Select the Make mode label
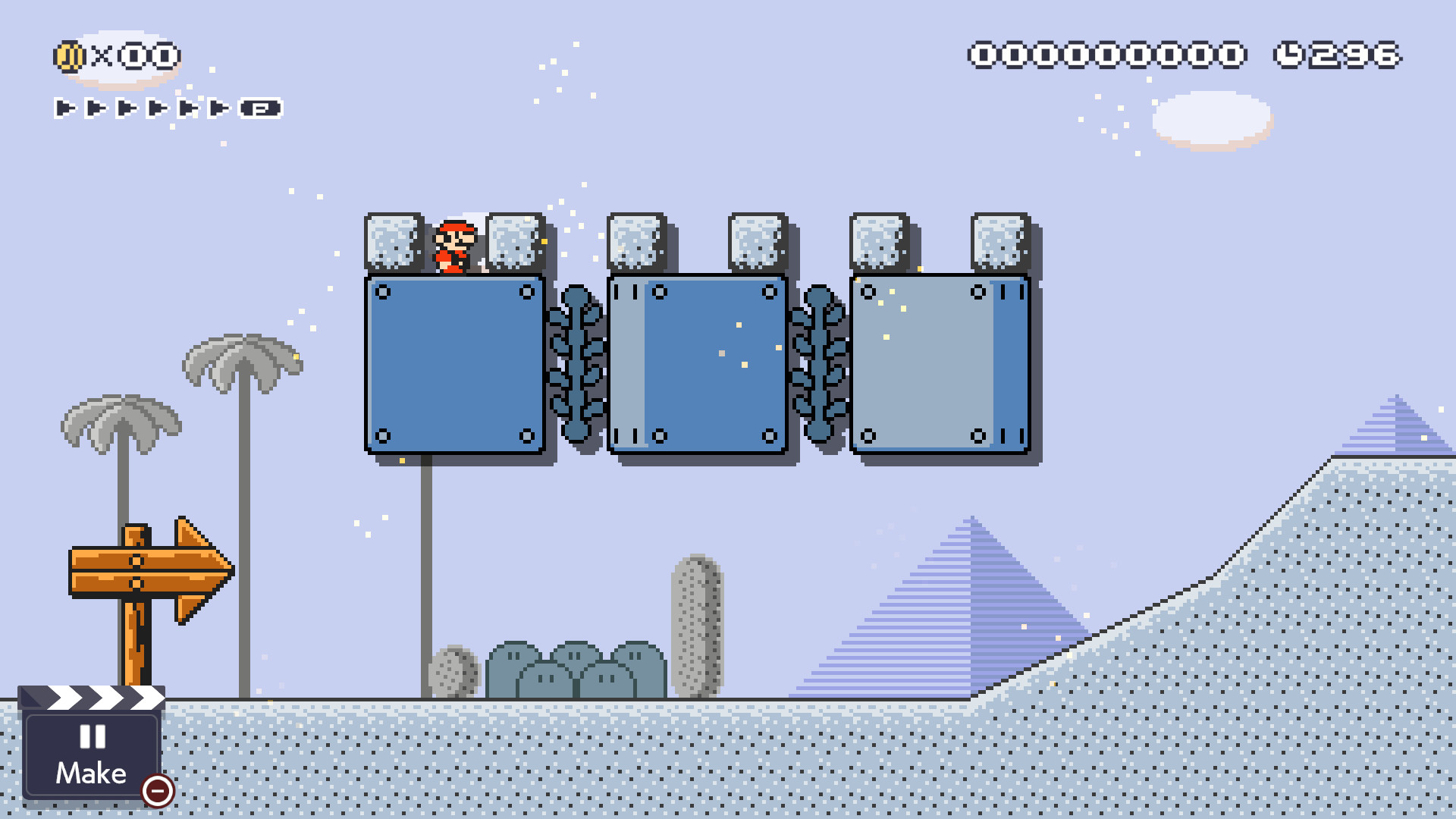Screen dimensions: 1456x819 tap(91, 773)
